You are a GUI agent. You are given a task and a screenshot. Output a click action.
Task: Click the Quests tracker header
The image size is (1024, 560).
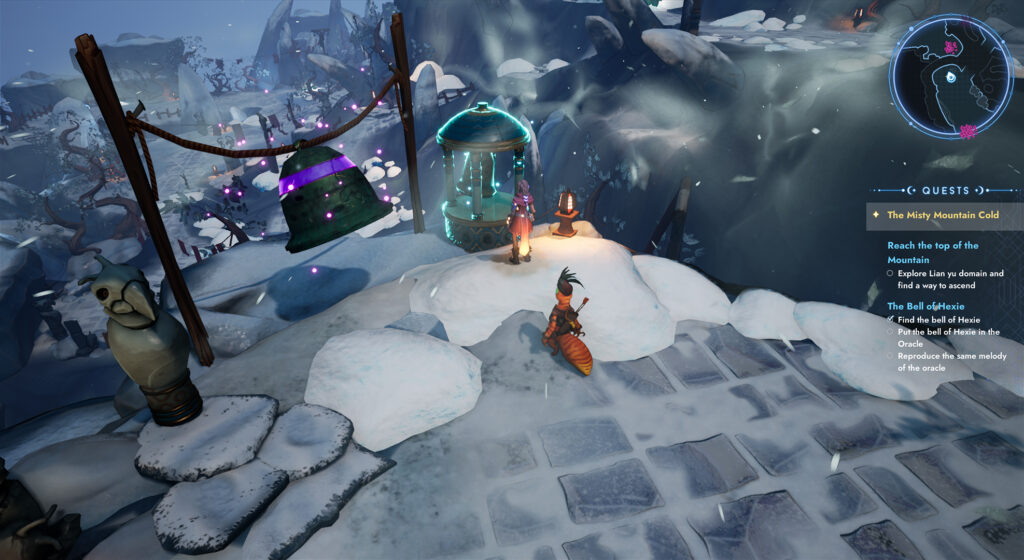tap(945, 190)
